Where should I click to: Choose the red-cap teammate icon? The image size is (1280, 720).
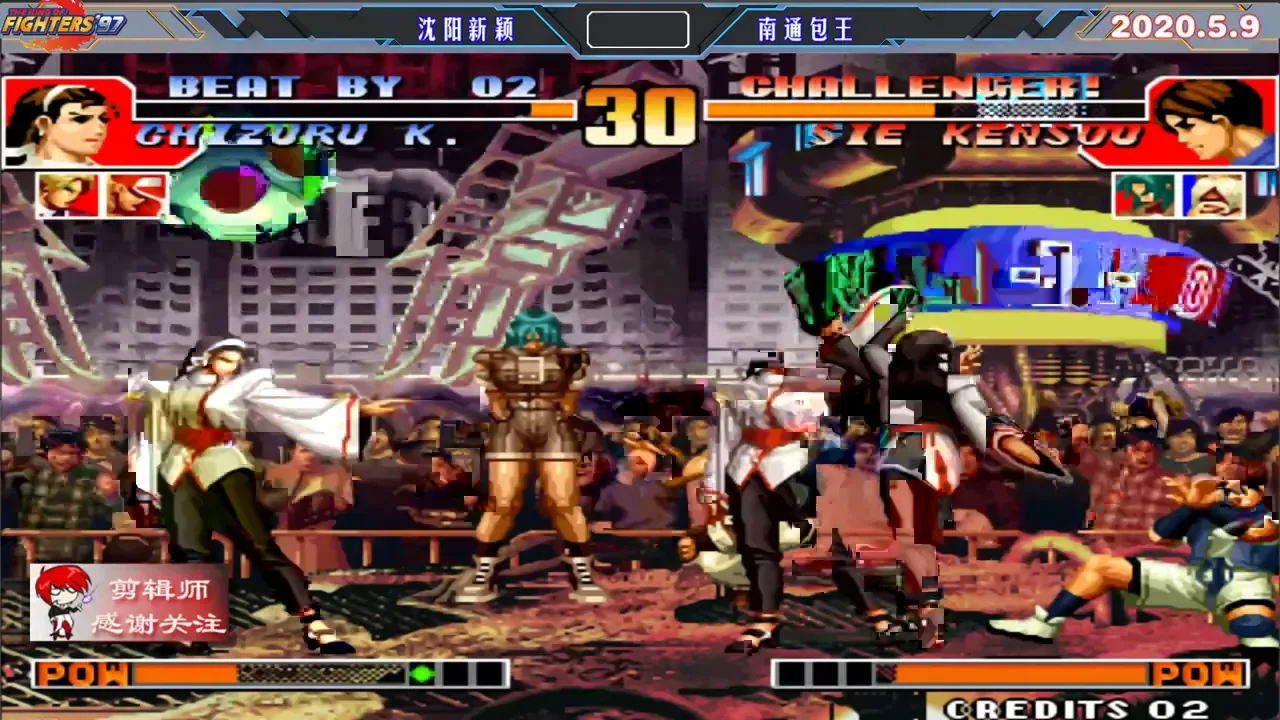coord(137,195)
